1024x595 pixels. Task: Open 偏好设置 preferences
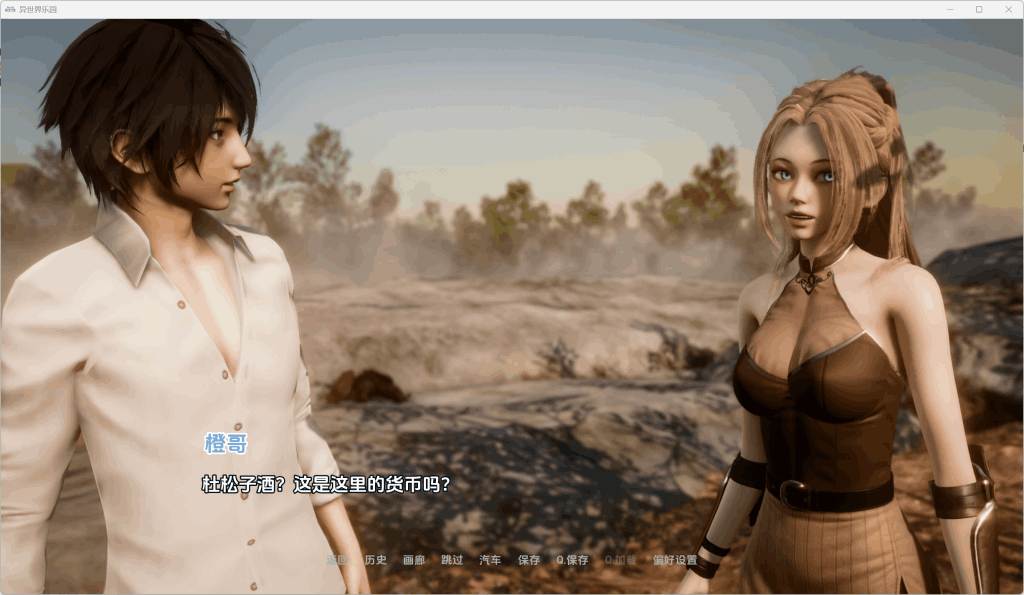pyautogui.click(x=675, y=560)
